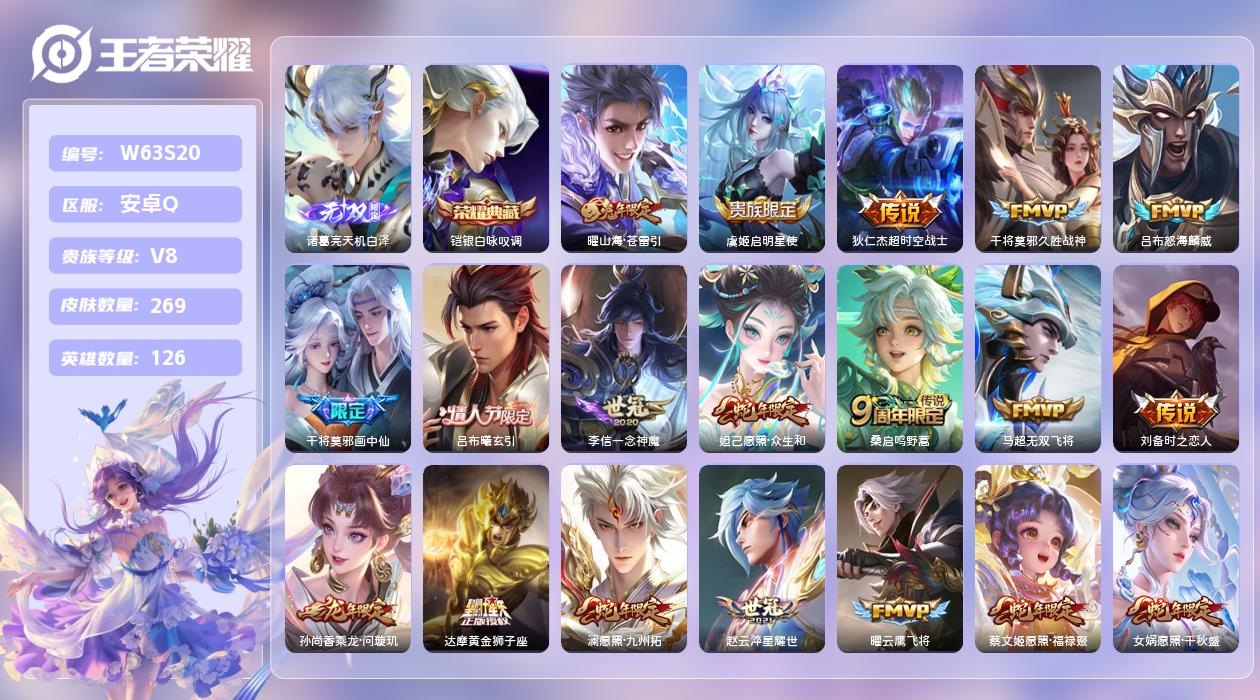Select the 诸葛亮天机白泽 skin card
Screen dimensions: 1260x700
[348, 158]
